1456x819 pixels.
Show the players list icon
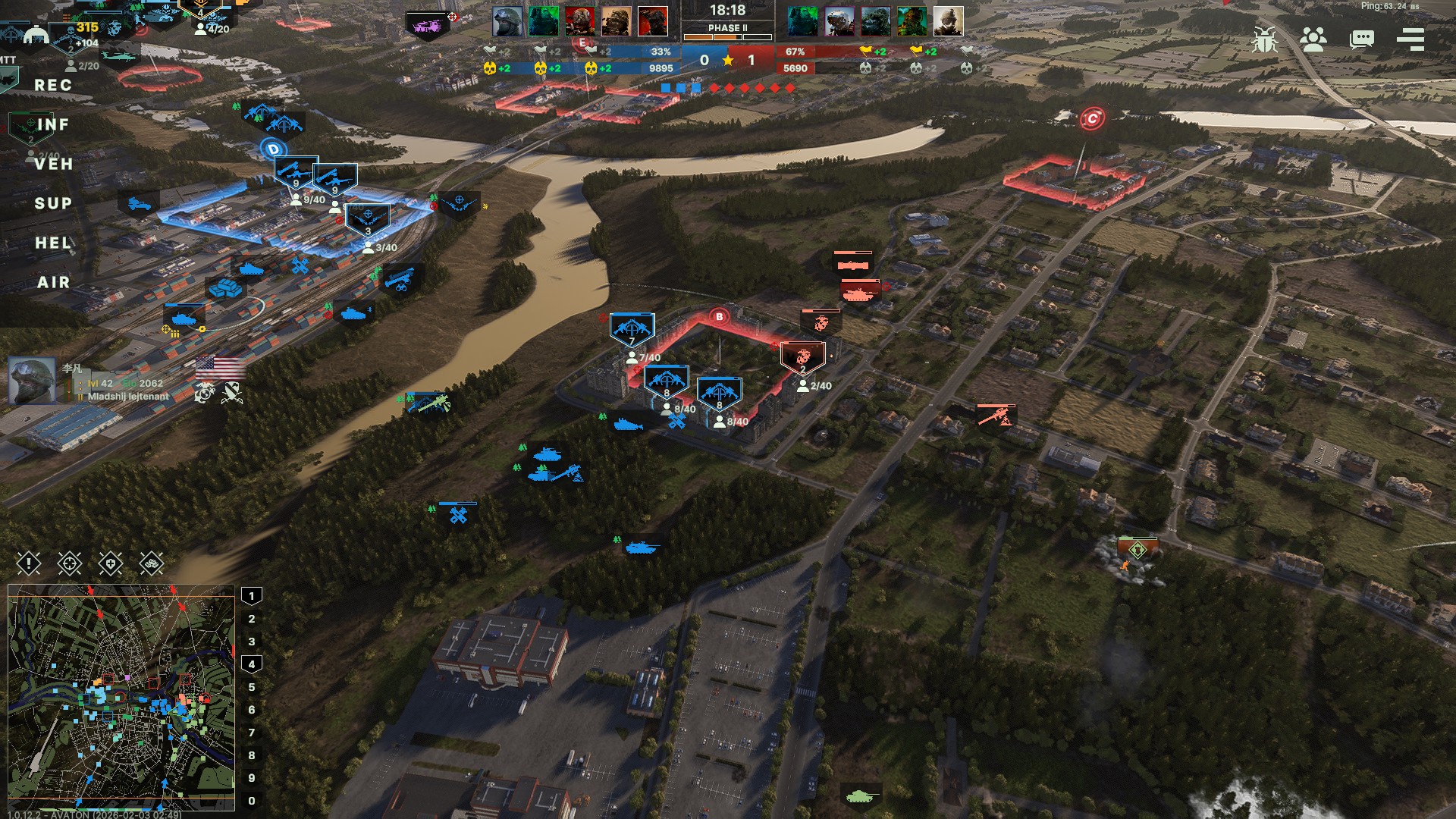[1313, 39]
